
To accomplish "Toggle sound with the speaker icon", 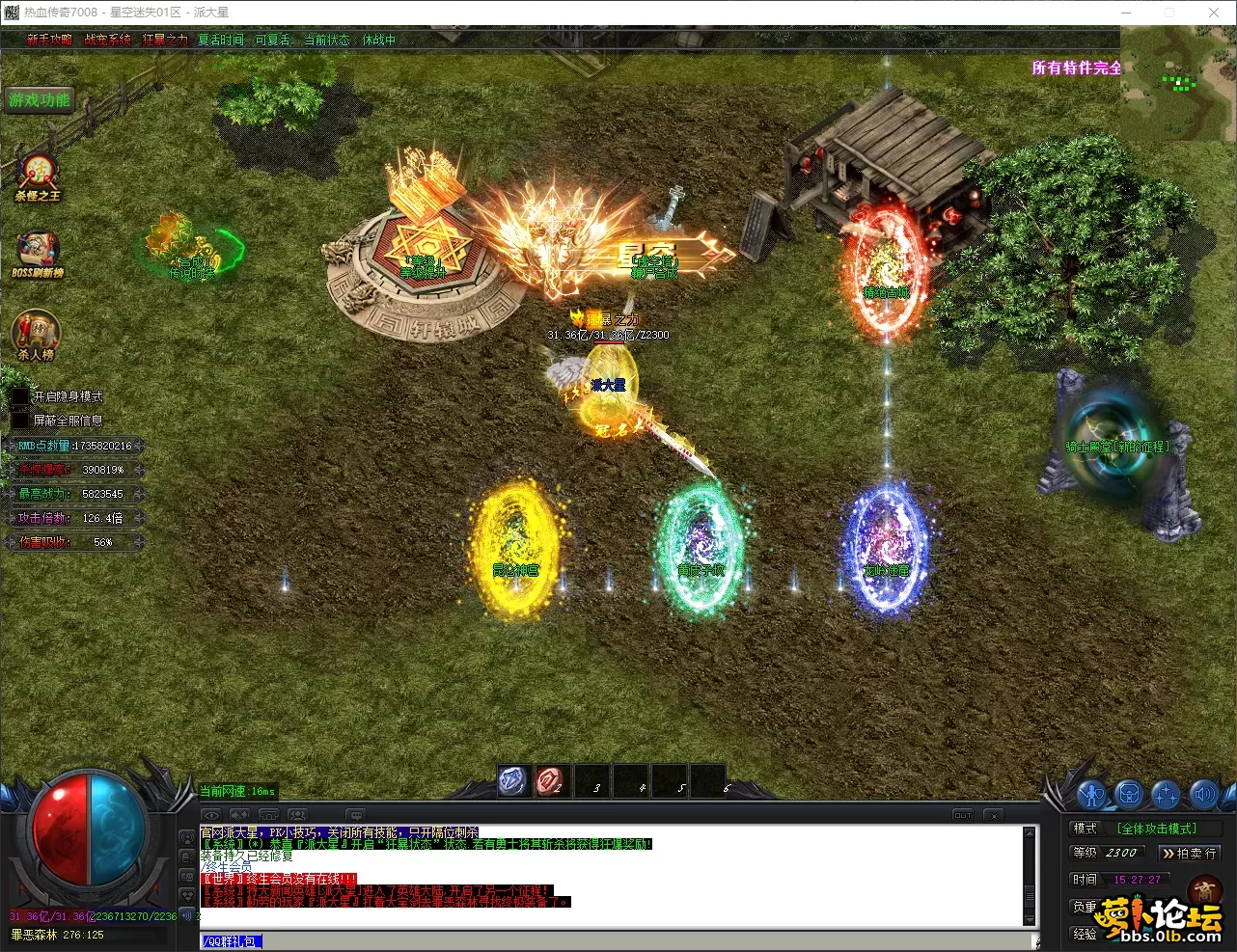I will click(x=1203, y=795).
